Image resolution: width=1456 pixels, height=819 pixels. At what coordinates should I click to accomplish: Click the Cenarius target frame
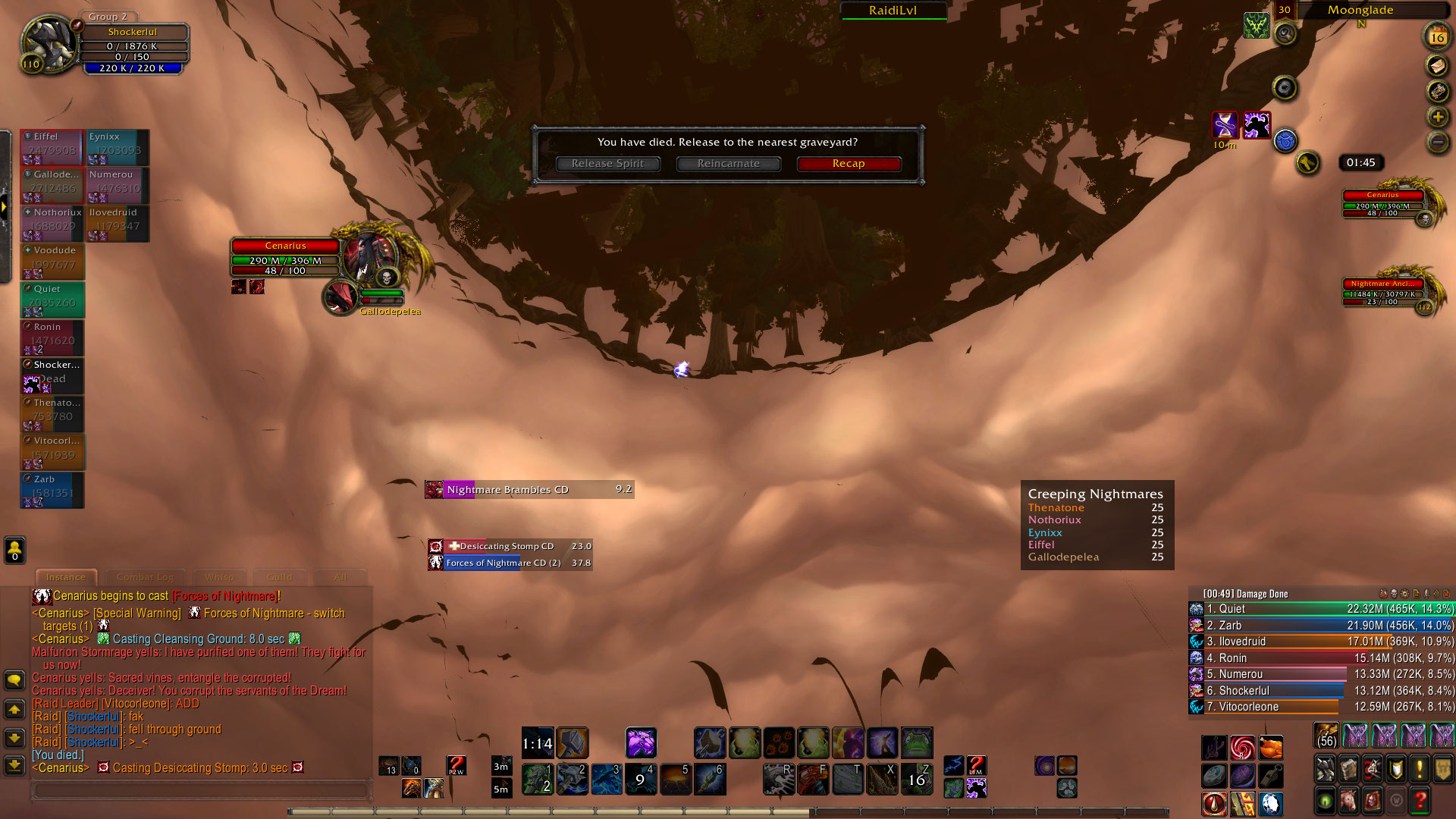[286, 256]
